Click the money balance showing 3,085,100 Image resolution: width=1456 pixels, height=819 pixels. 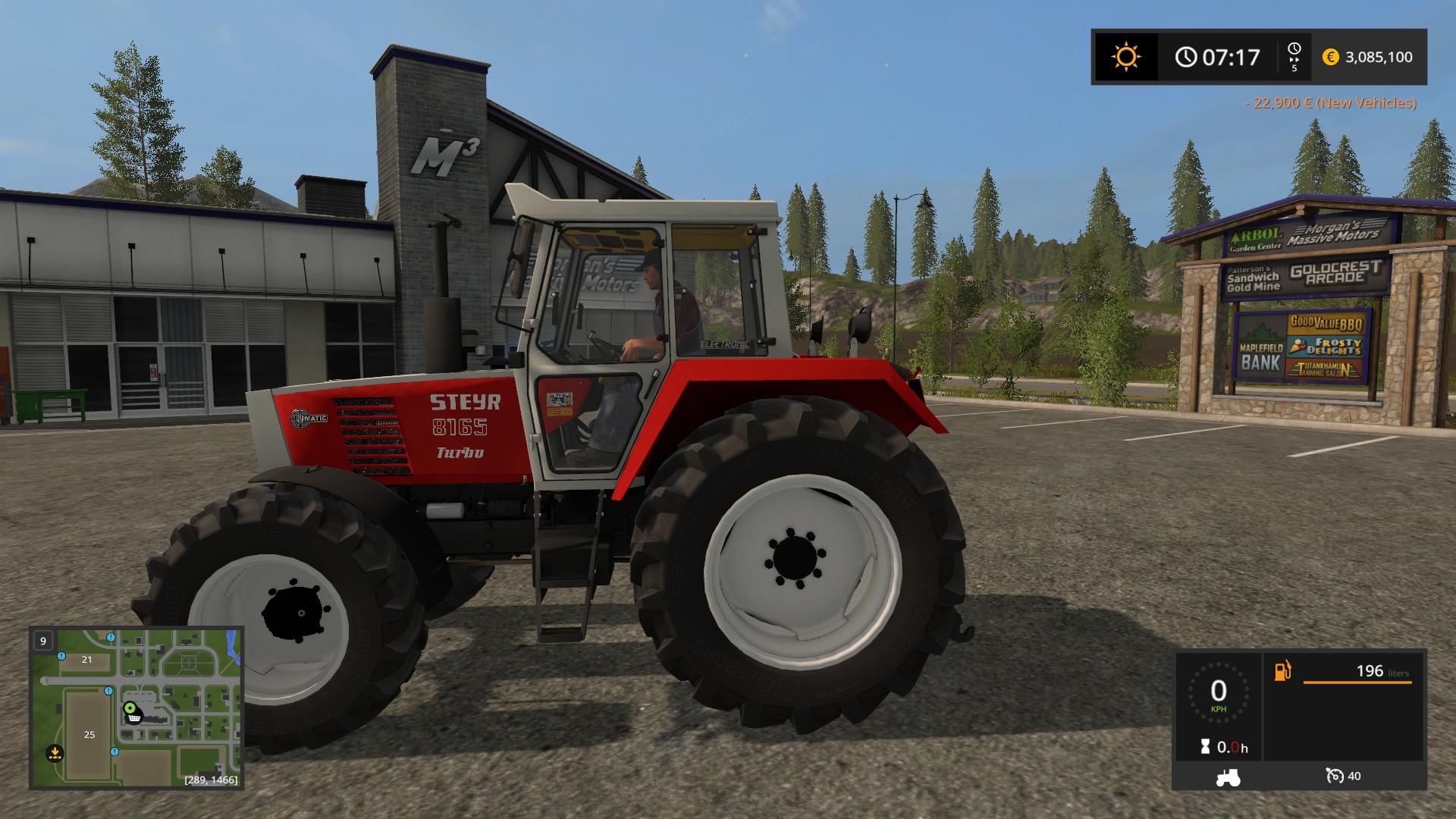point(1379,58)
